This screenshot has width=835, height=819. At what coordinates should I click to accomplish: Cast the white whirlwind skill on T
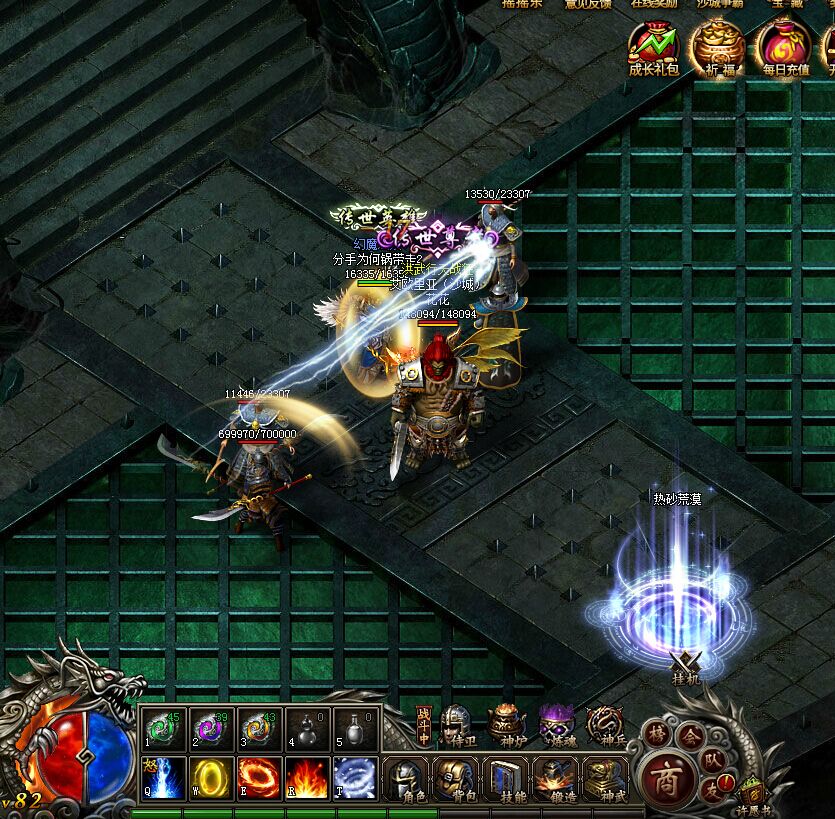pyautogui.click(x=356, y=778)
